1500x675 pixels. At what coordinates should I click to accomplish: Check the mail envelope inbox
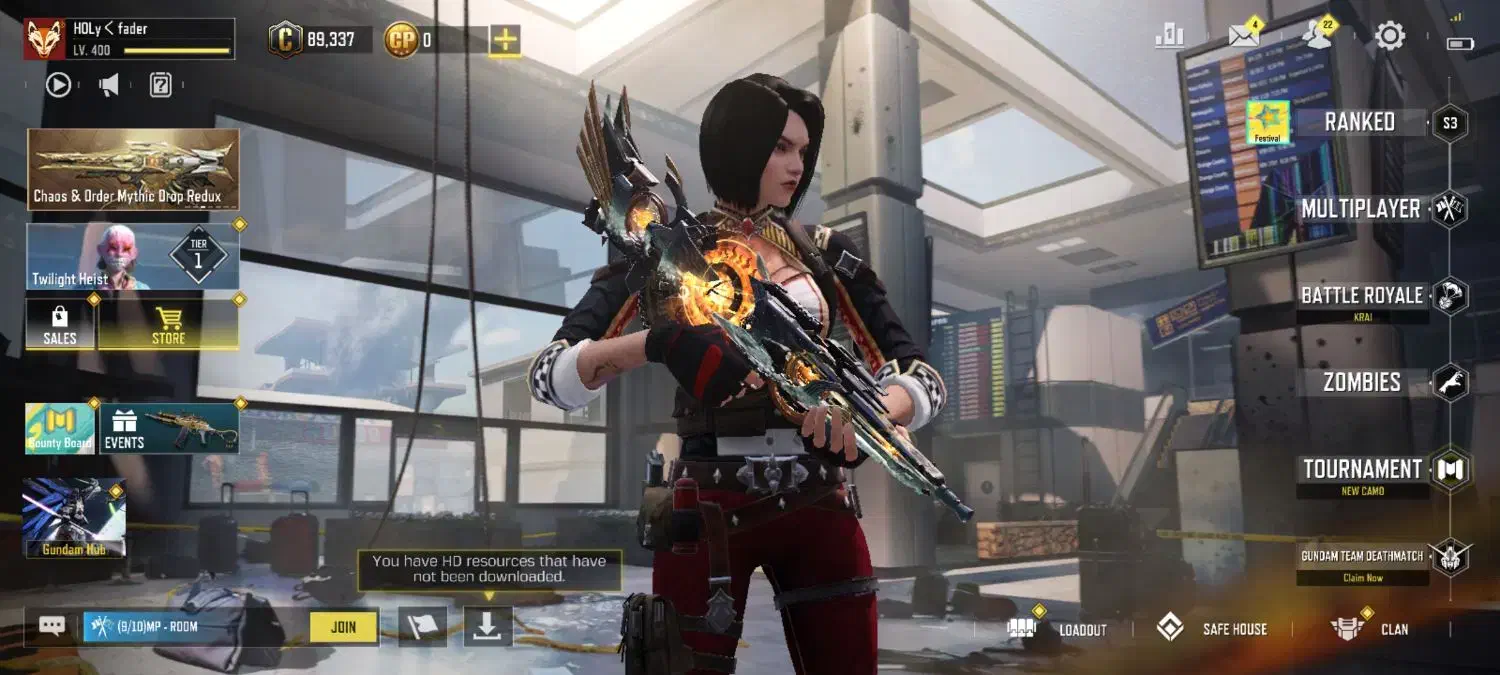[1243, 37]
